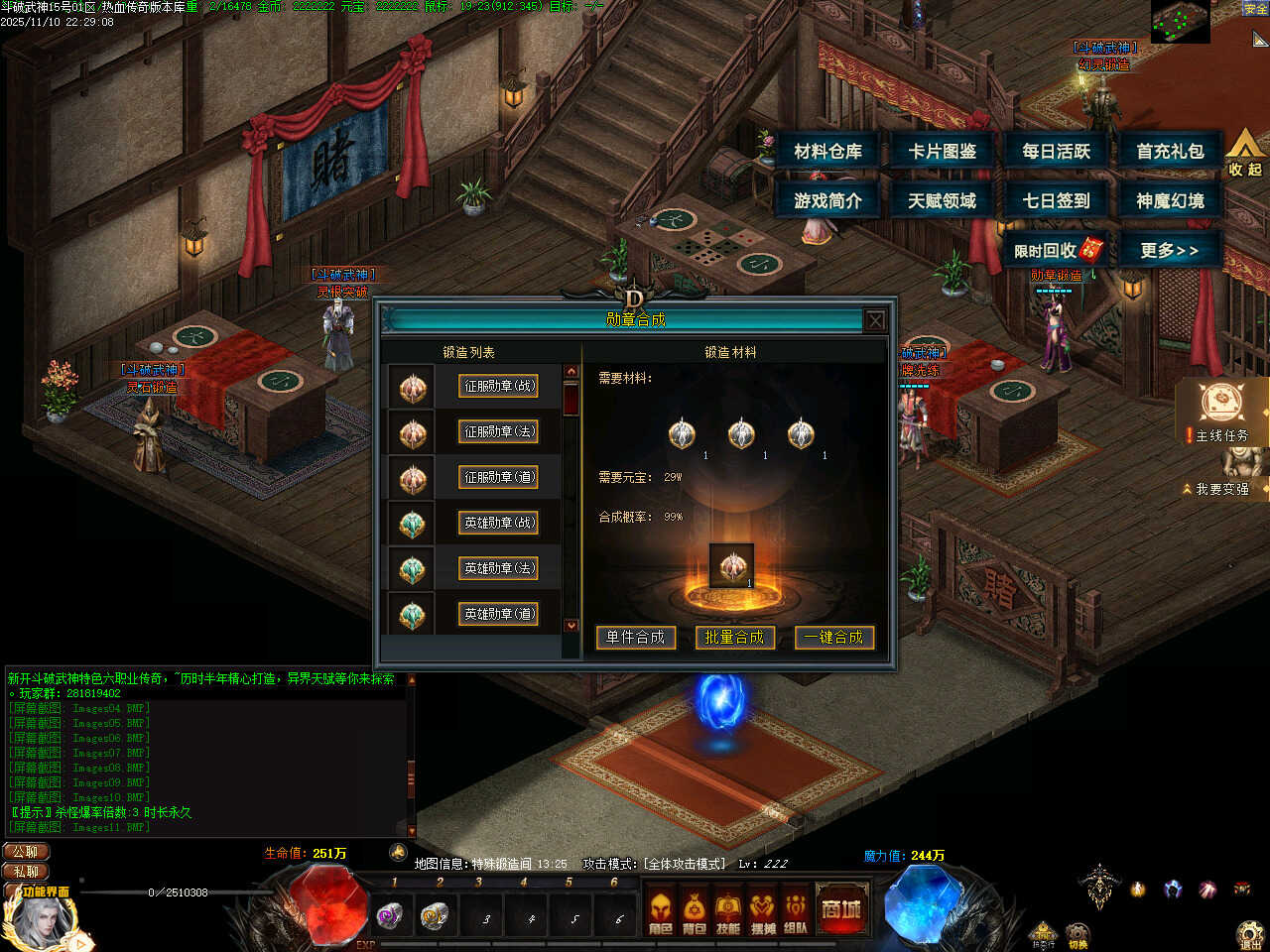Open the 七日签到 sign-in menu
Screen dimensions: 1270x952
coord(1056,201)
